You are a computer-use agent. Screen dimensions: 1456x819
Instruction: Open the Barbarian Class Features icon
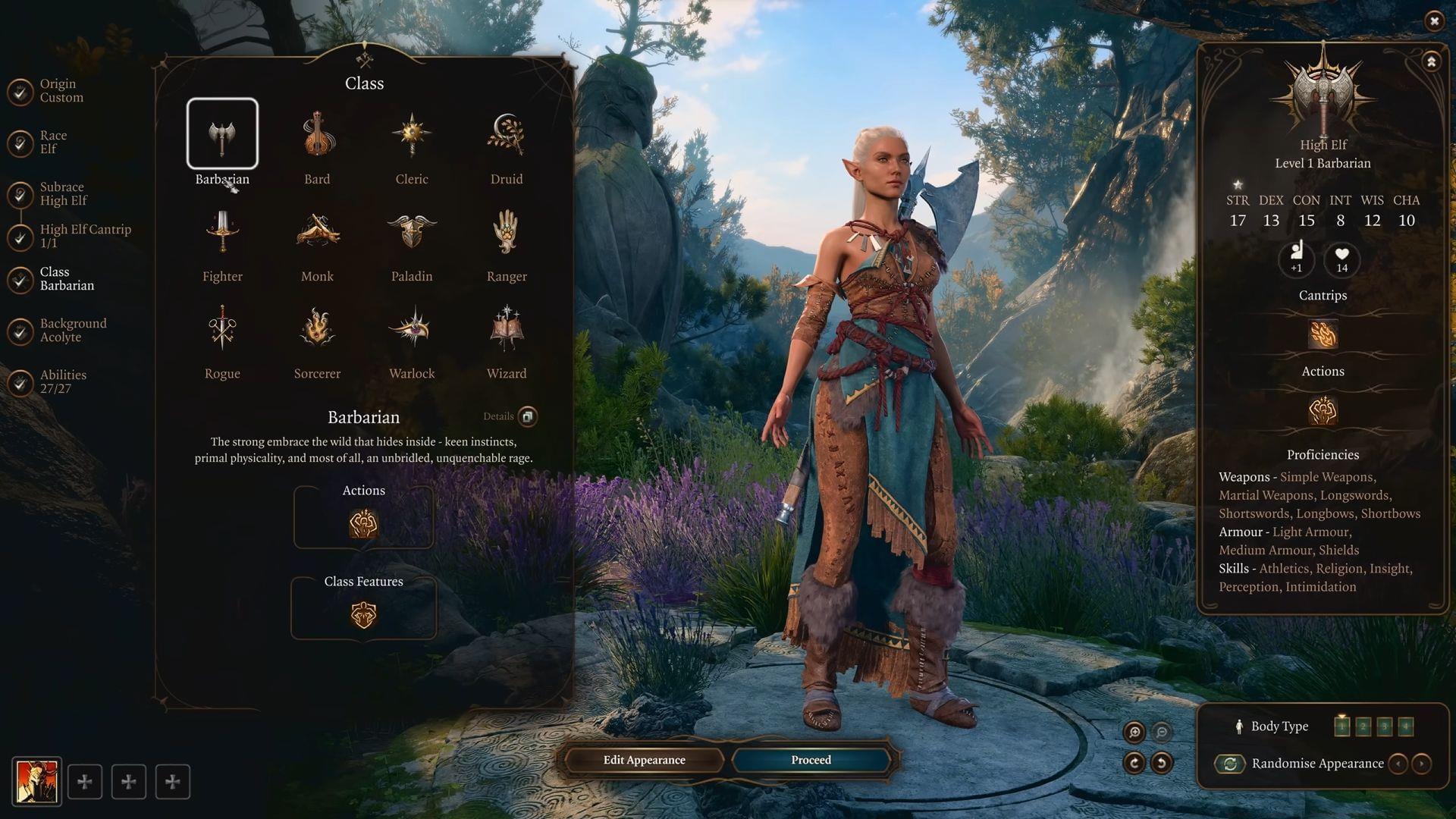(363, 616)
